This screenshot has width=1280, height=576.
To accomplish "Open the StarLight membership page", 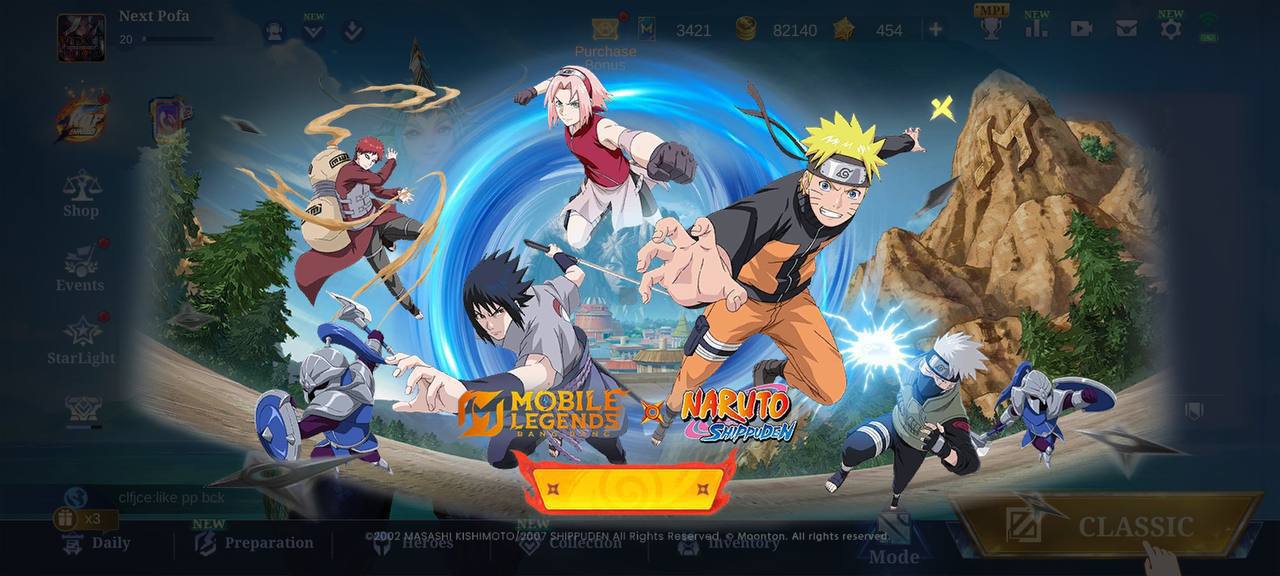I will pos(81,341).
